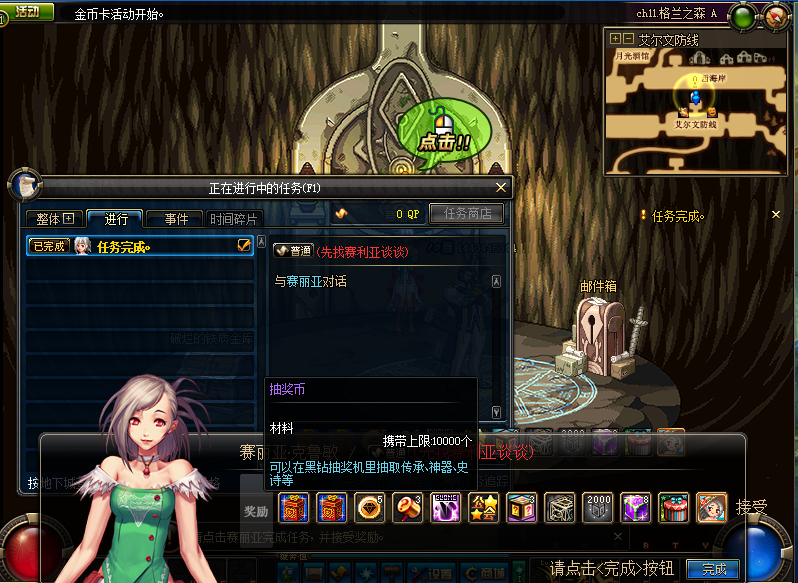798x583 pixels.
Task: Open the 活动 events button
Action: coord(27,12)
